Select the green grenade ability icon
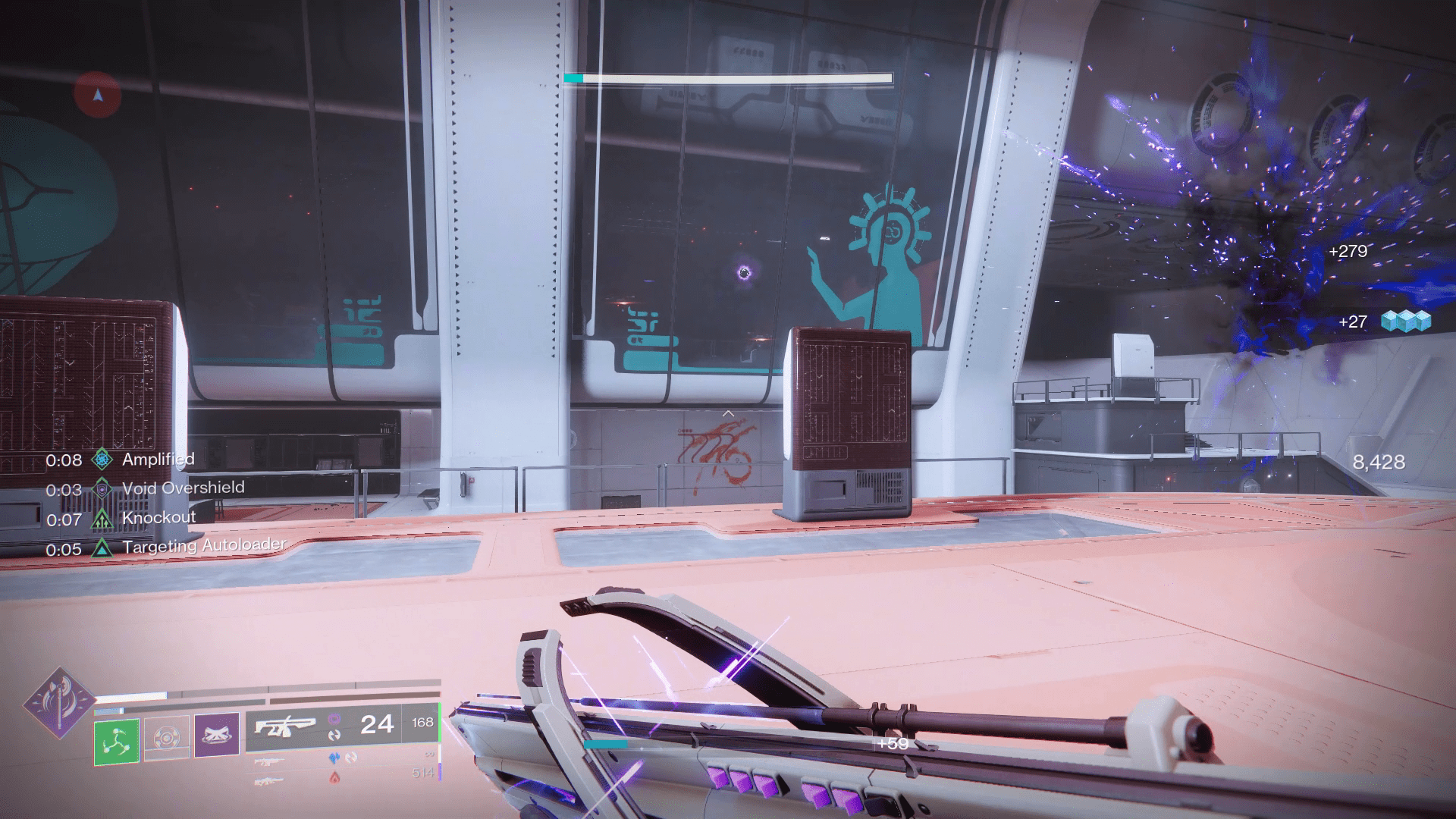Viewport: 1456px width, 819px height. coord(116,741)
